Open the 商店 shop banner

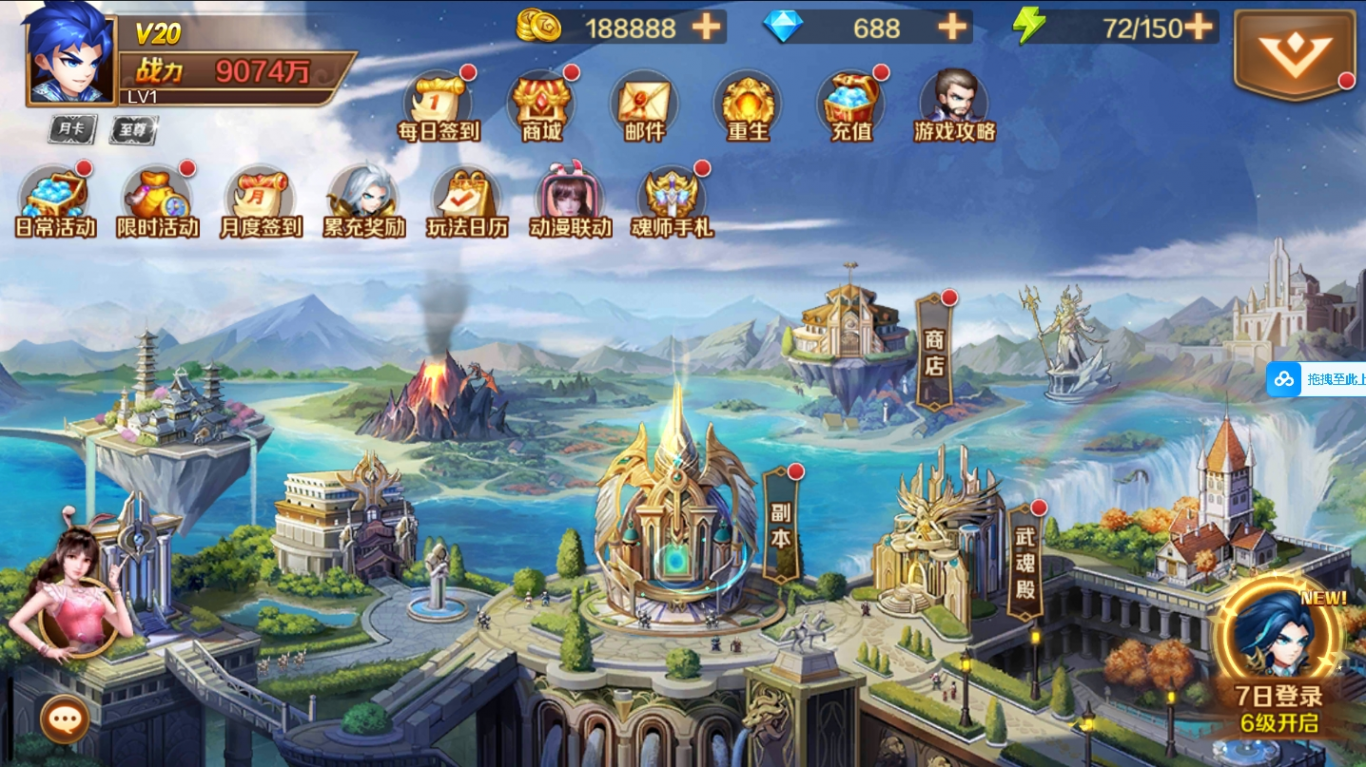click(934, 352)
